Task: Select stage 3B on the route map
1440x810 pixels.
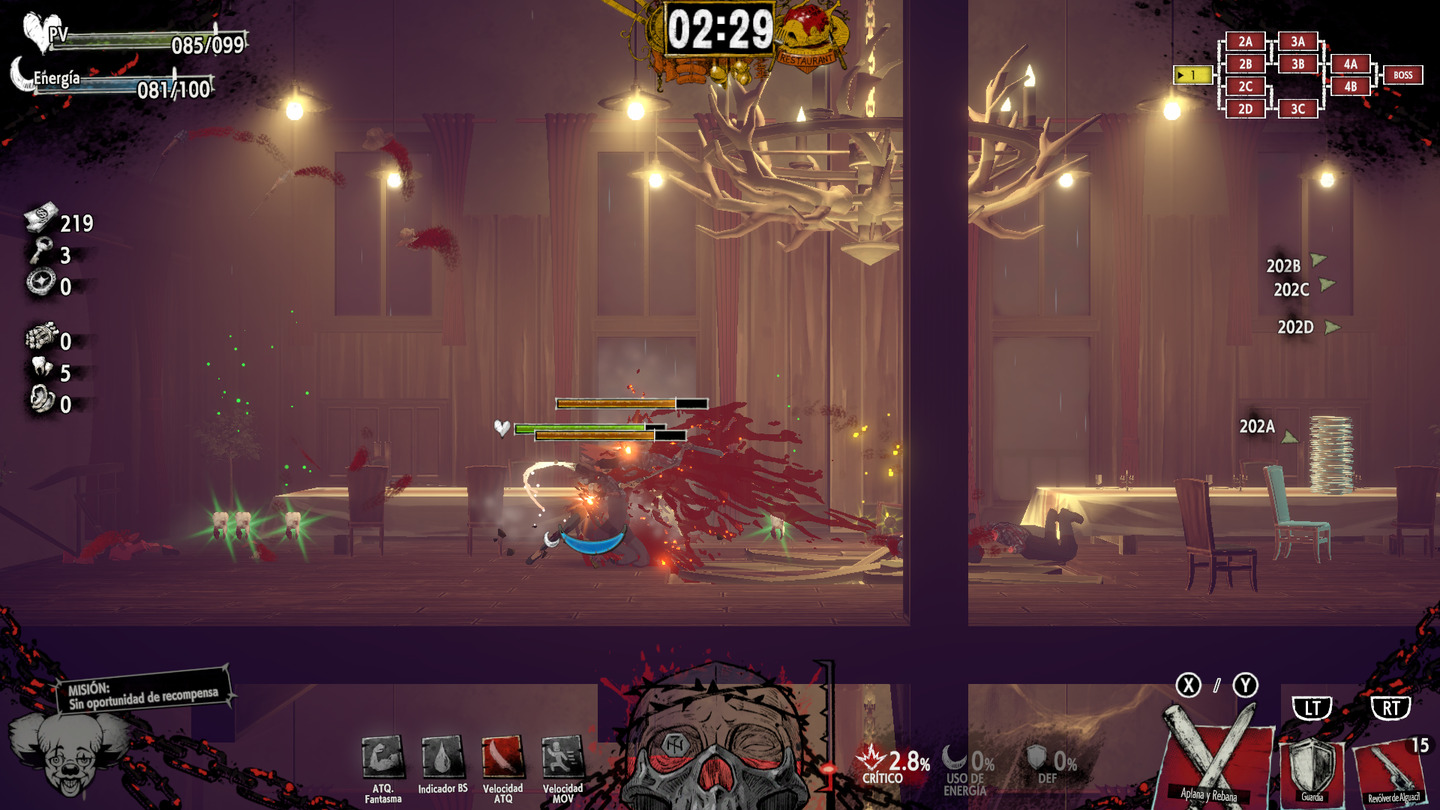Action: click(x=1297, y=64)
